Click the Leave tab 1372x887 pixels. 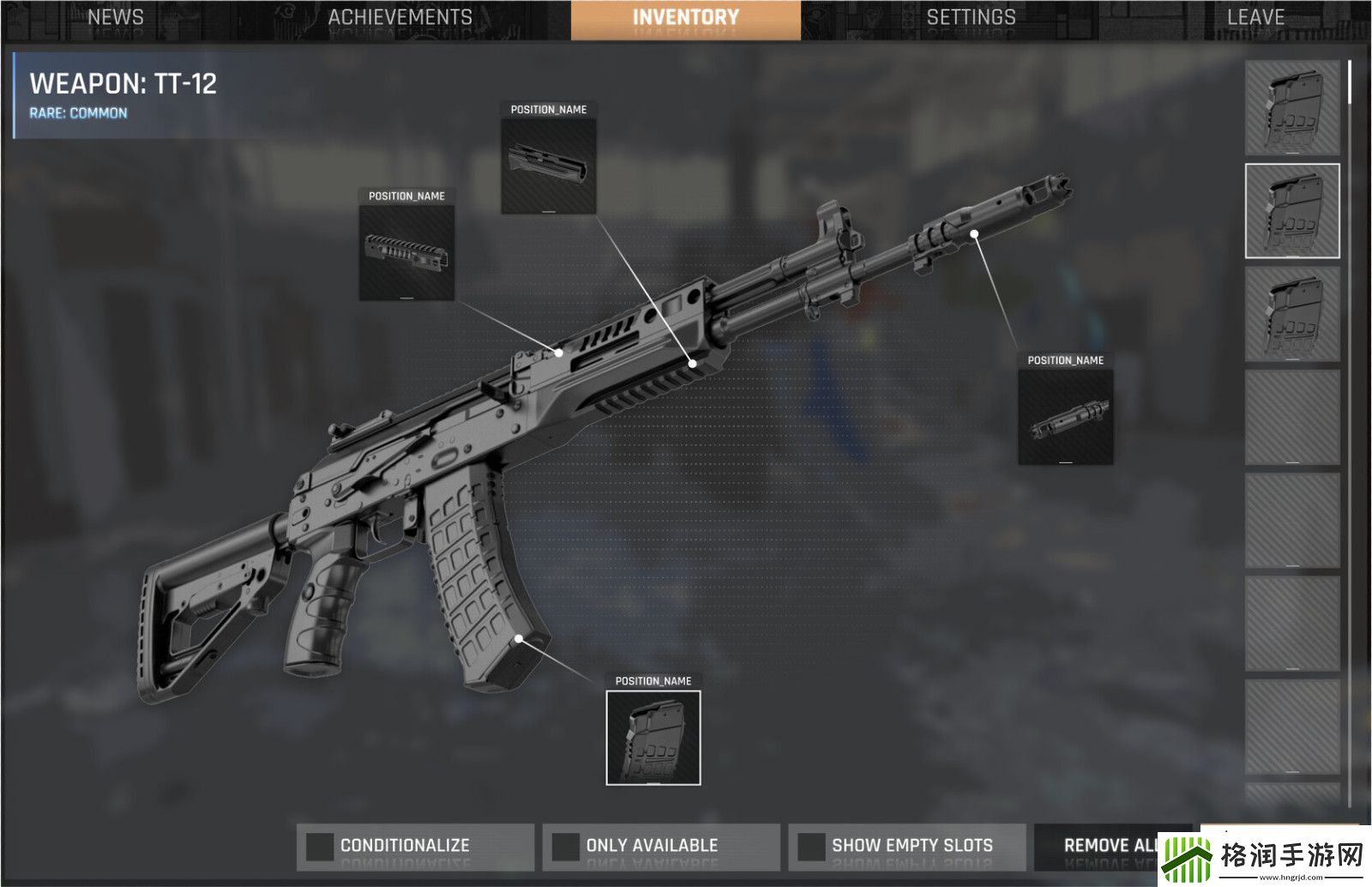[x=1255, y=18]
